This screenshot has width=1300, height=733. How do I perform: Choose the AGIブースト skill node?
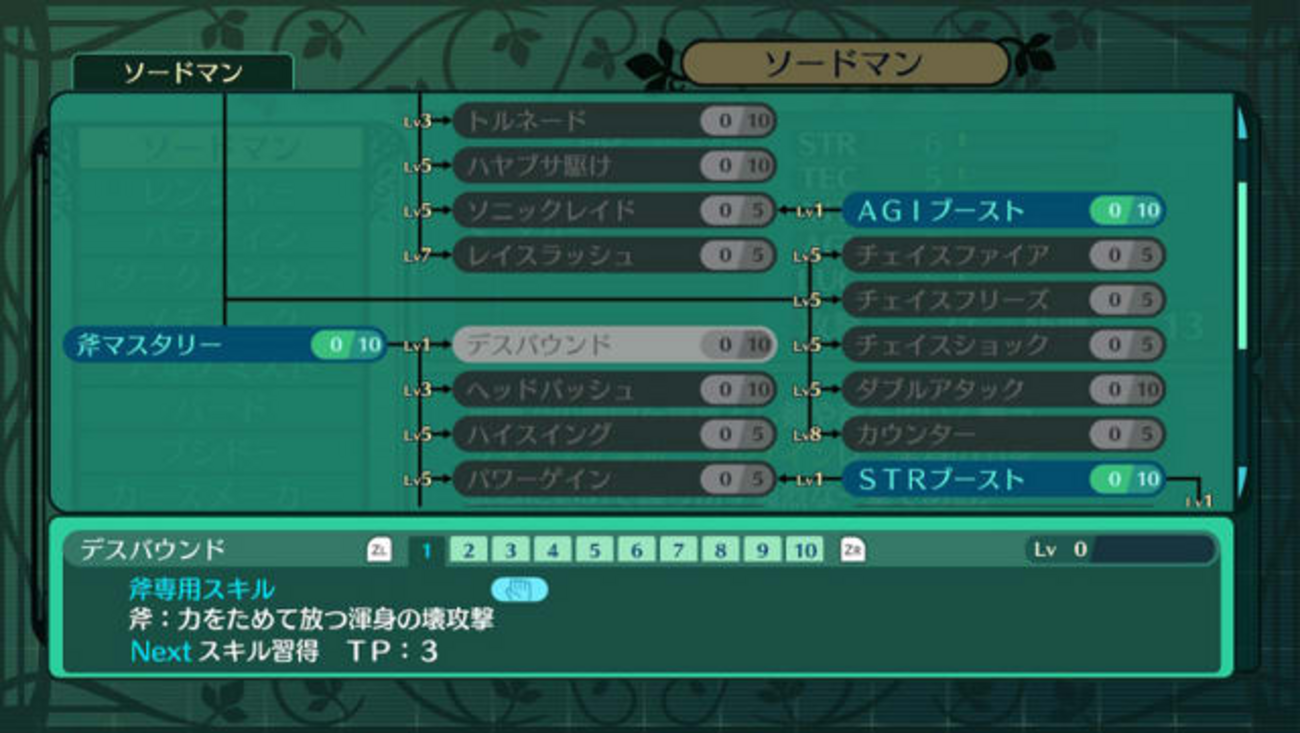tap(1002, 210)
